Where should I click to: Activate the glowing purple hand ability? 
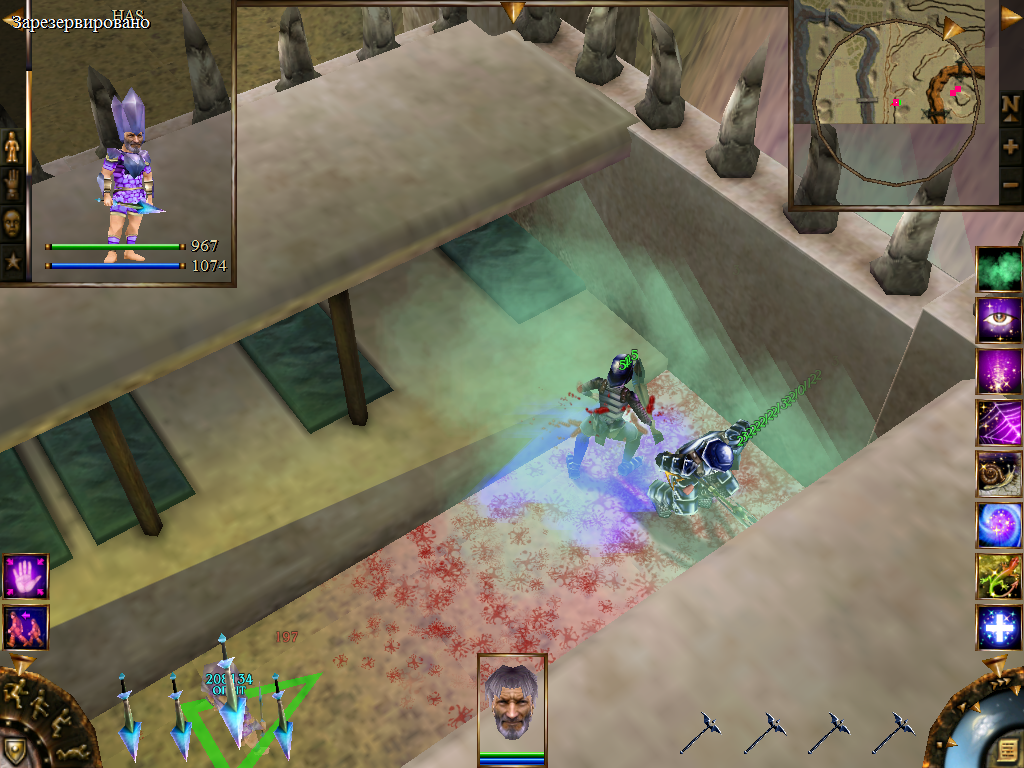coord(25,577)
